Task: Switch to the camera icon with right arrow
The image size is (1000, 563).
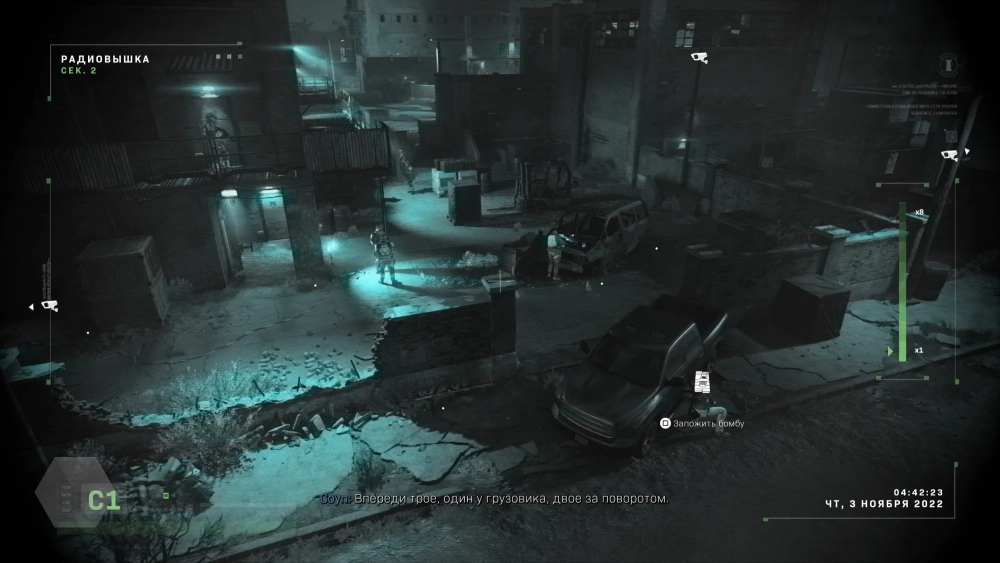Action: 950,155
